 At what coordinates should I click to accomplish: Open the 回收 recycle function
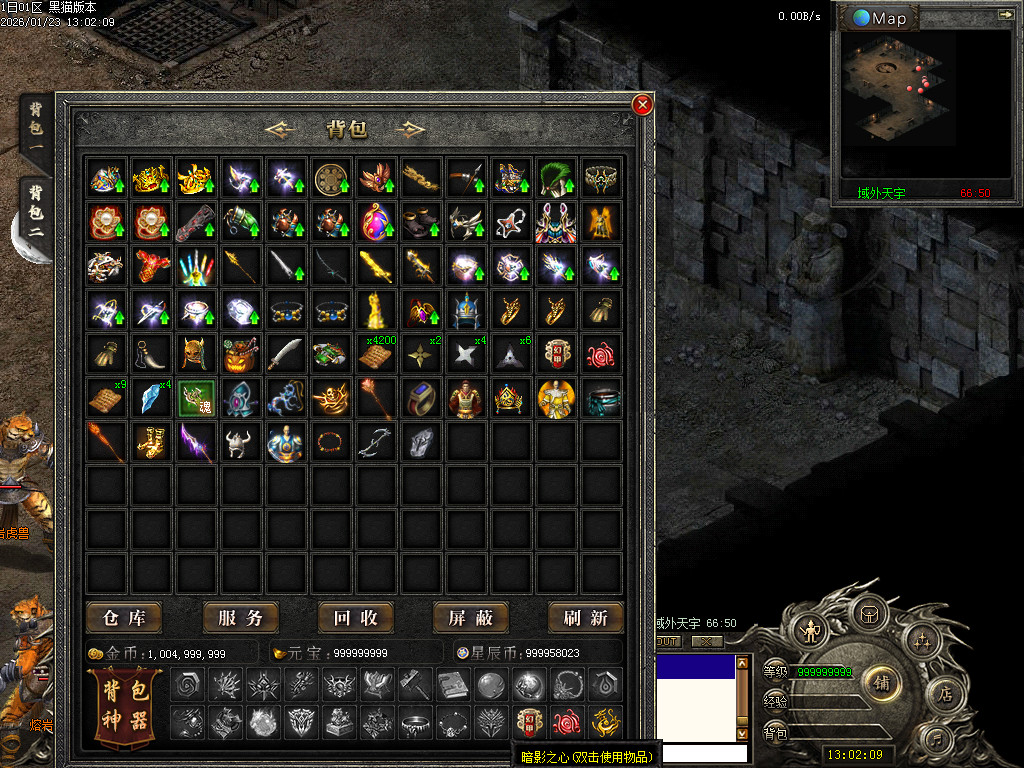355,617
